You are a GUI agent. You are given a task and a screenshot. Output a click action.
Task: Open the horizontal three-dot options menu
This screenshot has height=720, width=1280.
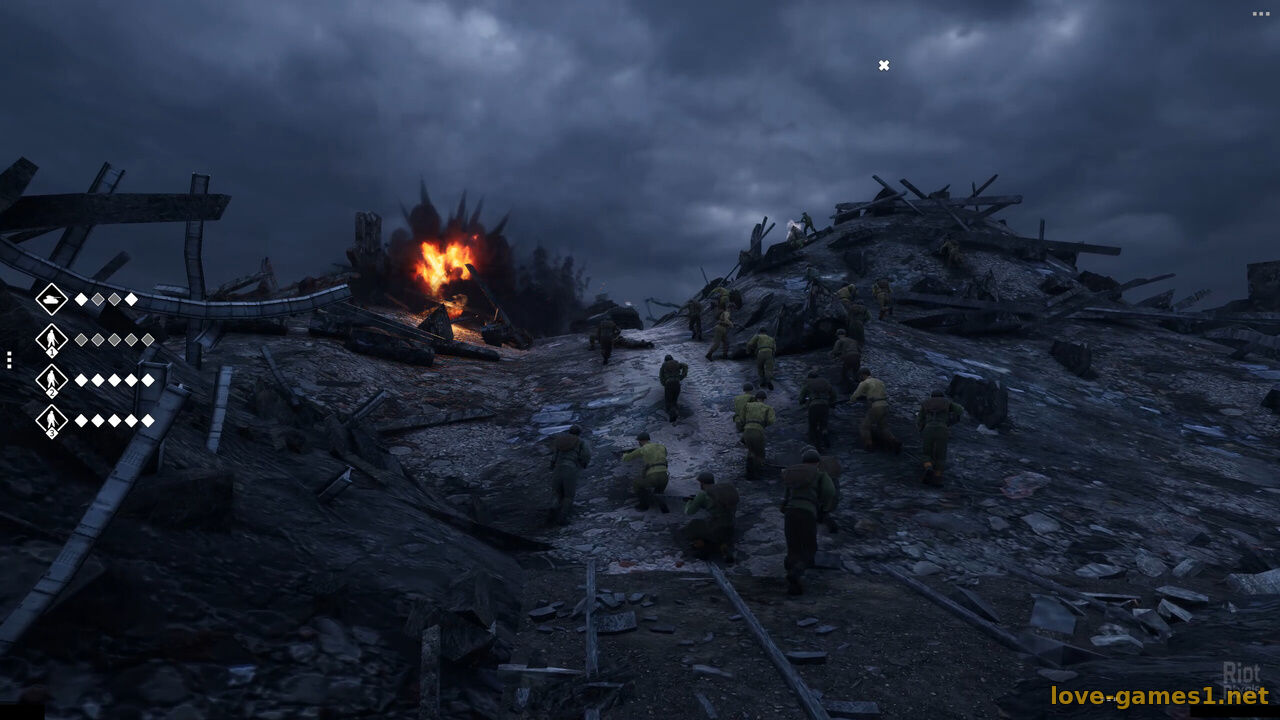[x=1260, y=14]
